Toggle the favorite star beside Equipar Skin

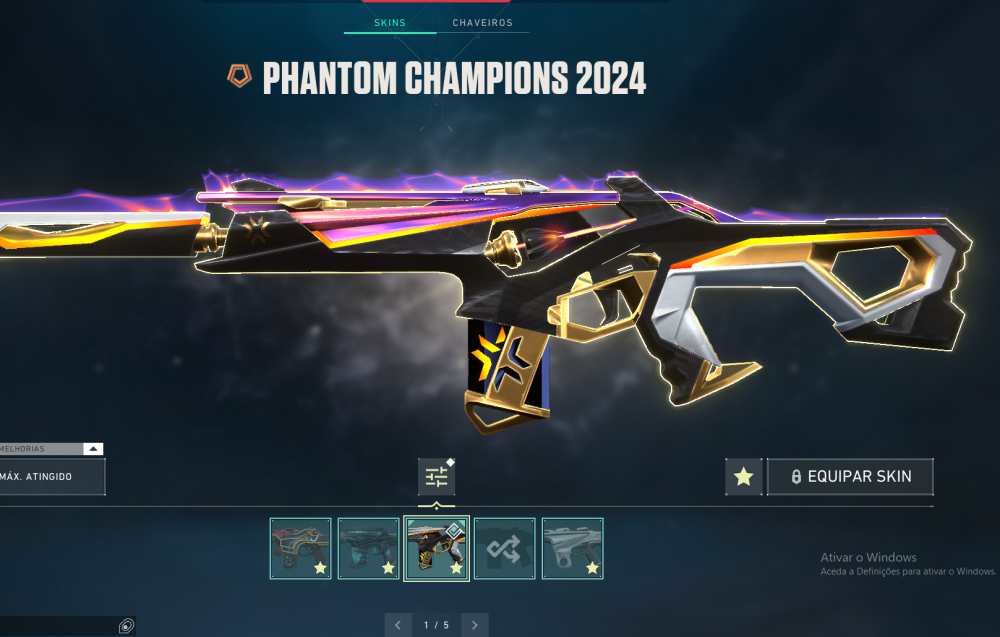(743, 477)
